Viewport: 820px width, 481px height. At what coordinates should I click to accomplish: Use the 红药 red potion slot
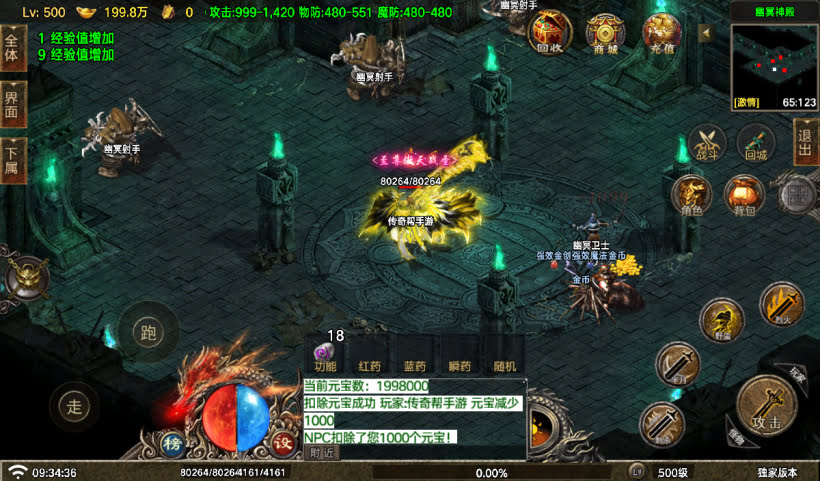click(x=370, y=366)
